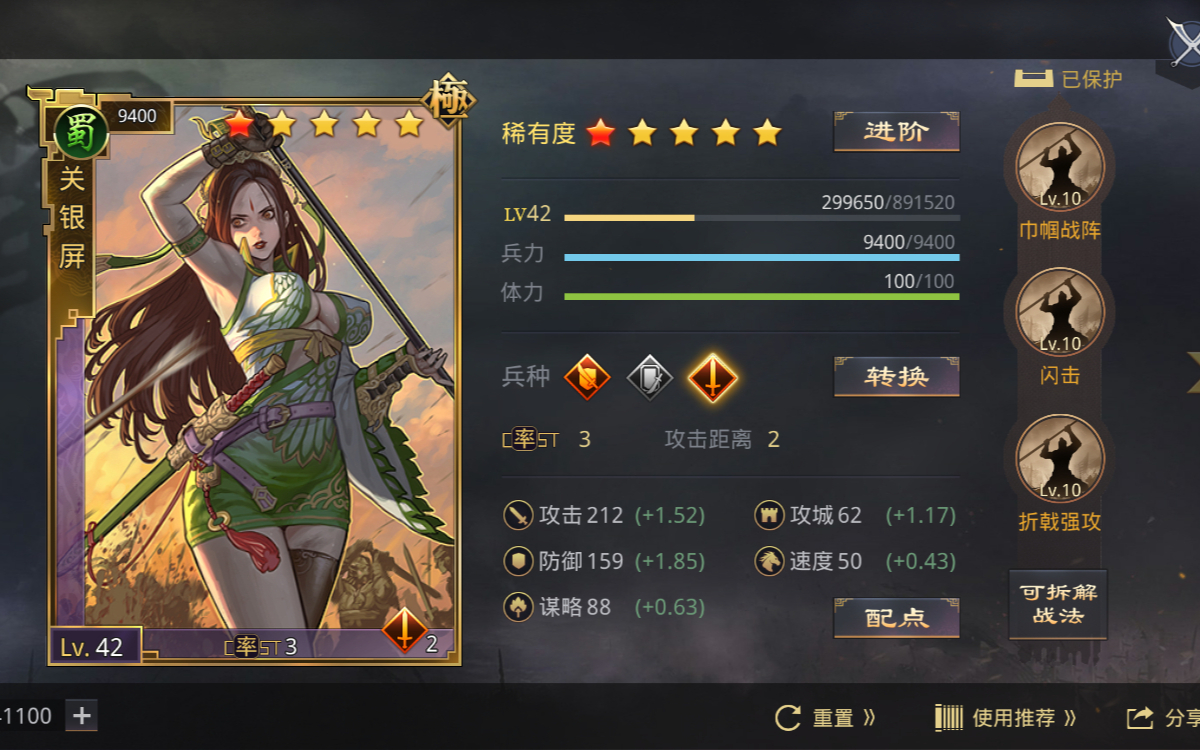Reset points with the 重置 button
Viewport: 1200px width, 750px height.
(825, 717)
